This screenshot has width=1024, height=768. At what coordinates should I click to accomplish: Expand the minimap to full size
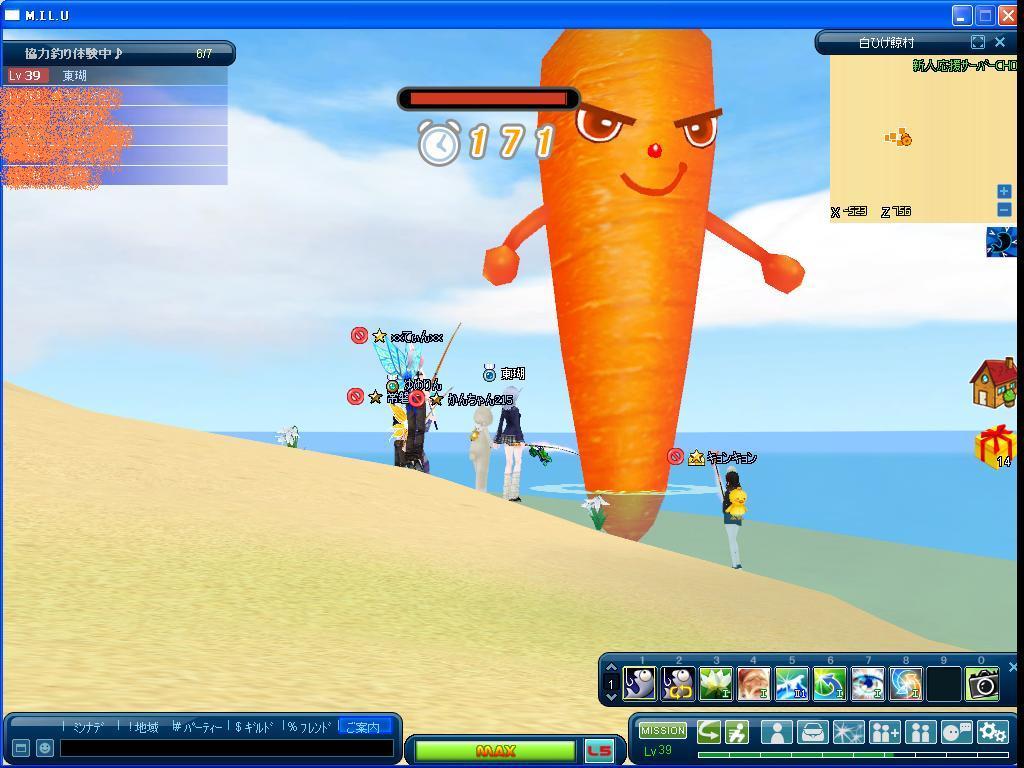tap(977, 42)
